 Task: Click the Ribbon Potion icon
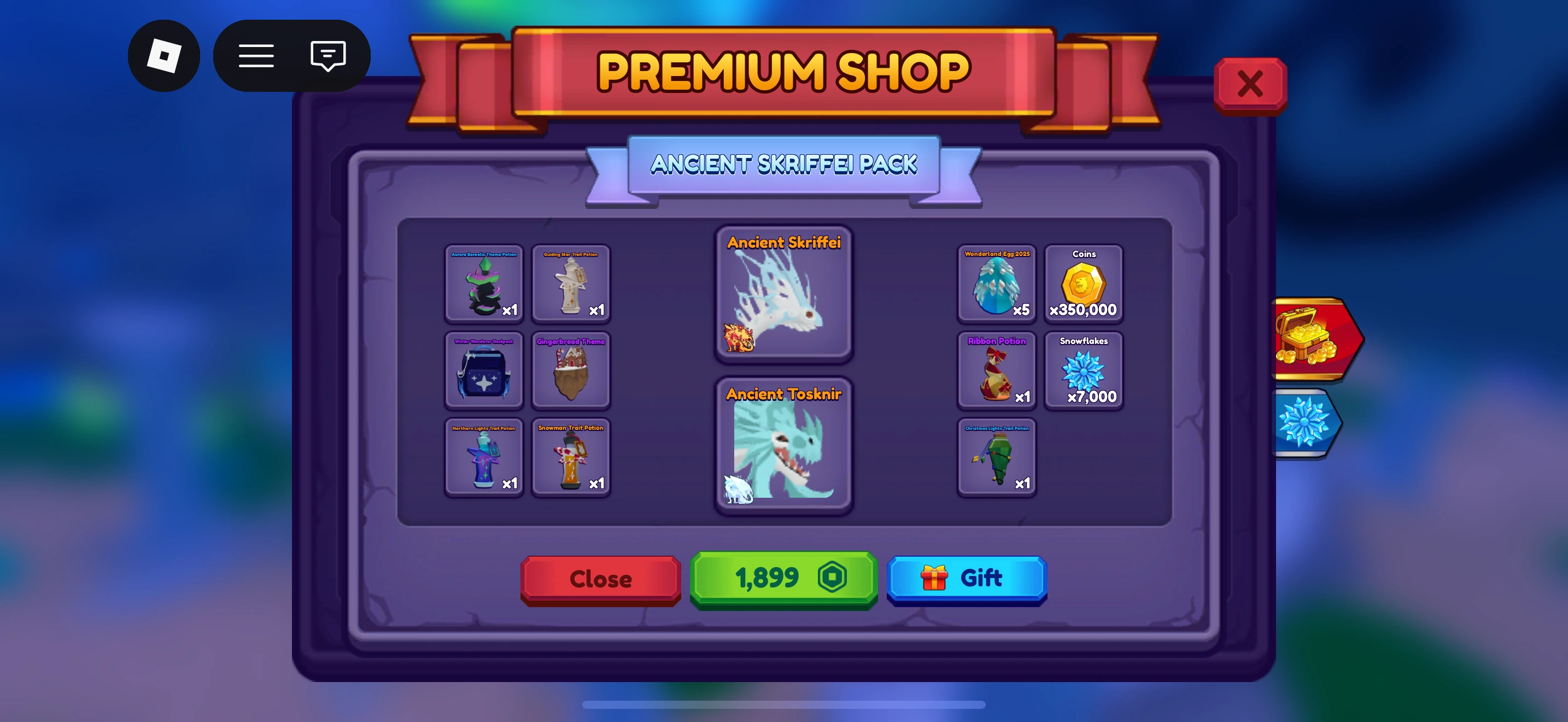(997, 371)
